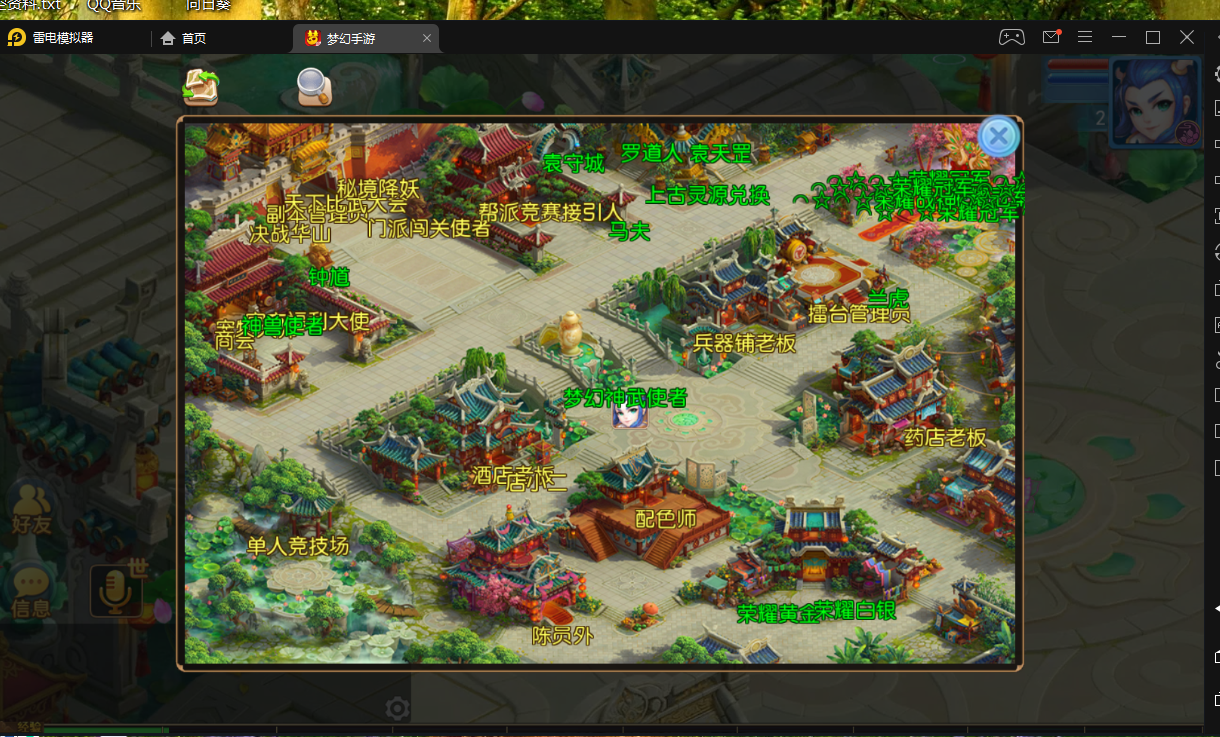Go to 配色师 via the map
The image size is (1220, 737).
coord(666,519)
